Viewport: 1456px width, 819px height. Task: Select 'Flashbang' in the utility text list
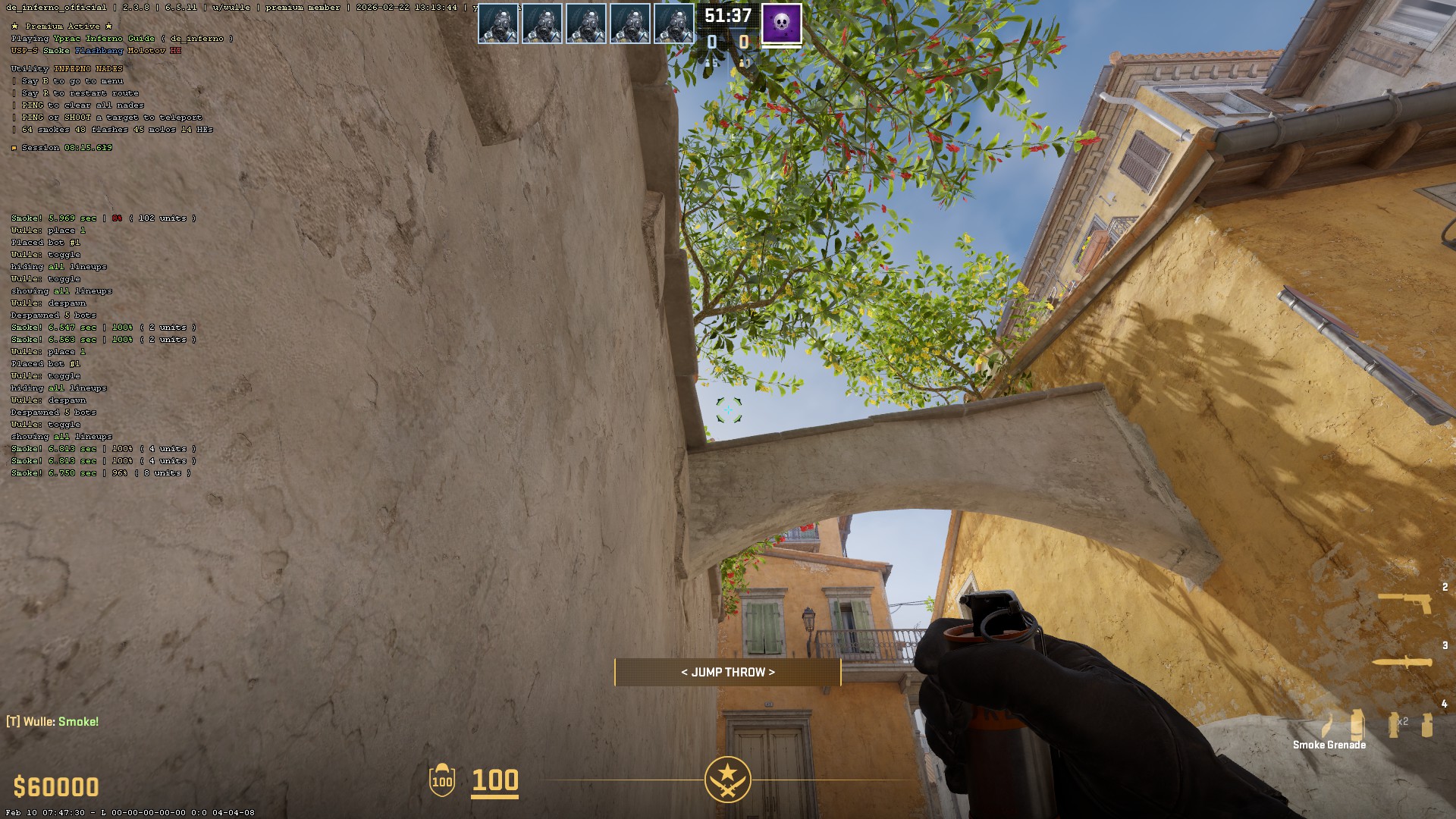(x=99, y=51)
